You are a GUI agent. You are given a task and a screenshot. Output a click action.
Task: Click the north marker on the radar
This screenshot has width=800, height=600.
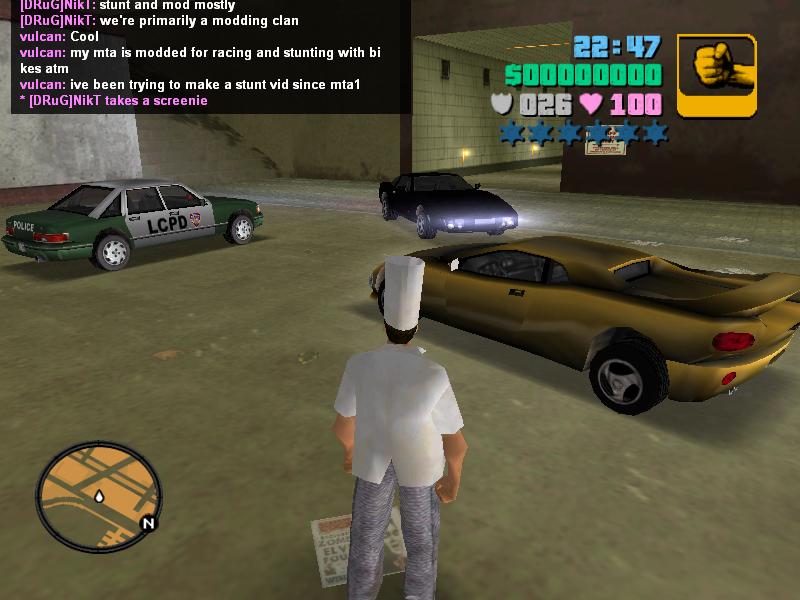coord(148,523)
